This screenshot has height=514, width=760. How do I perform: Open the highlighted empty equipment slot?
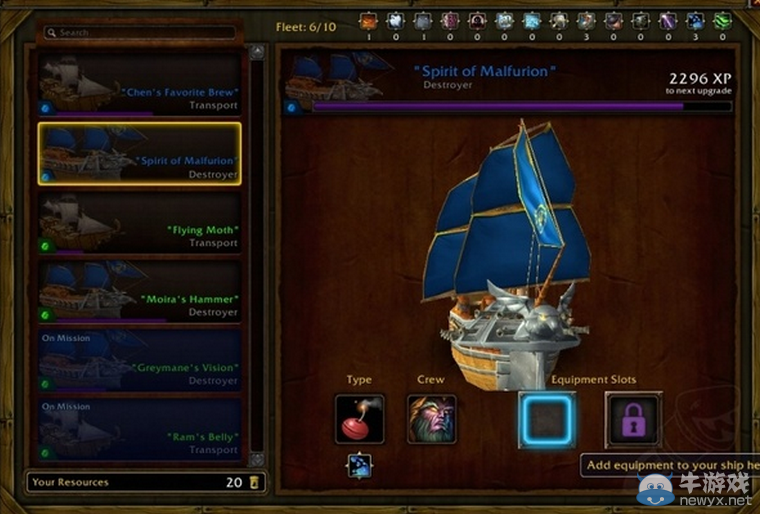[547, 420]
